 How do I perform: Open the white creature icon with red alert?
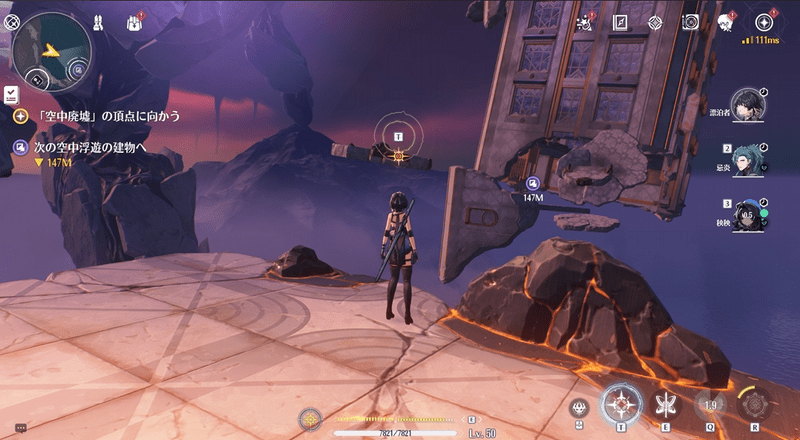[725, 21]
